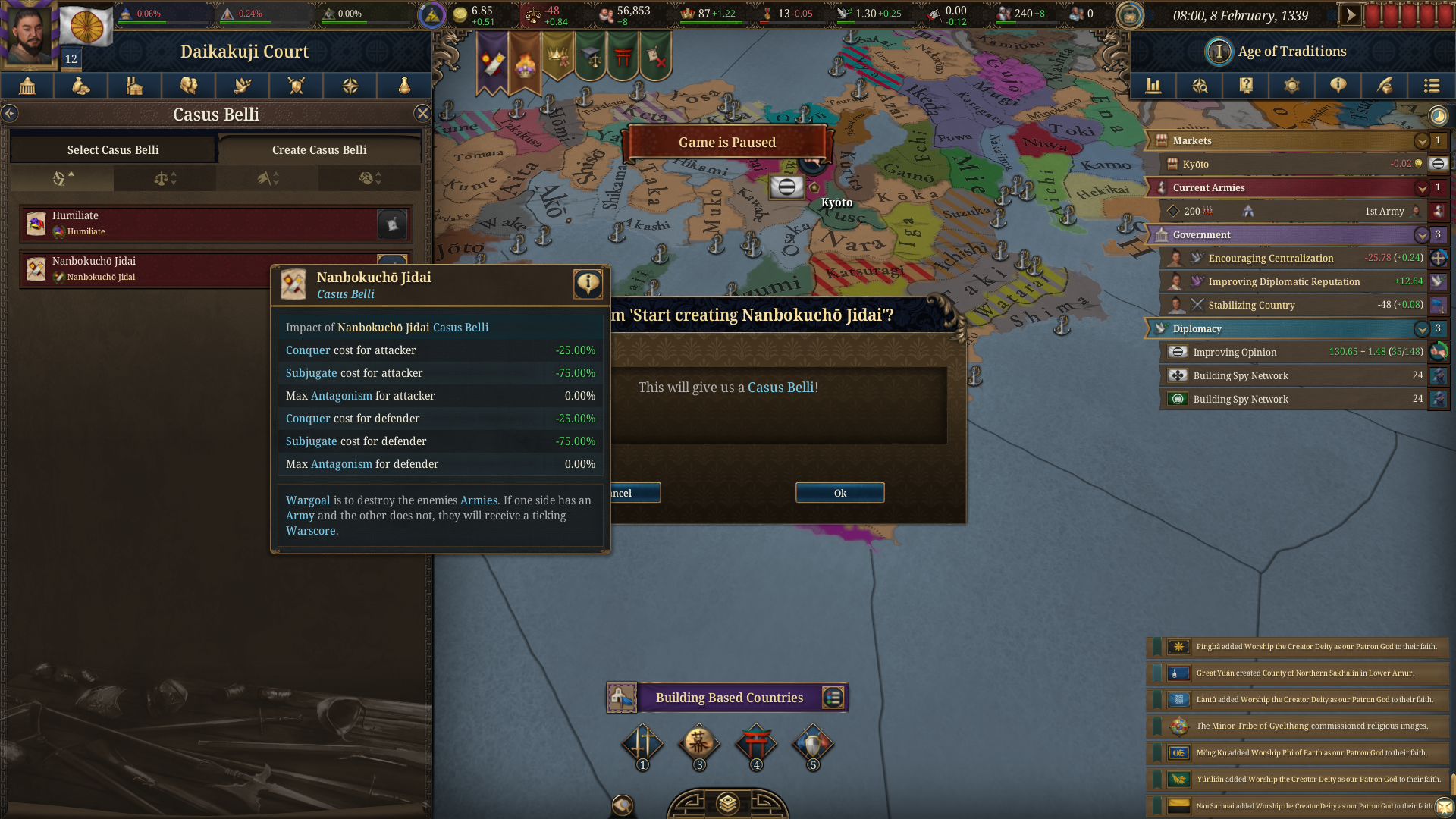Viewport: 1456px width, 819px height.
Task: Switch to Select Casus Belli tab
Action: point(113,149)
